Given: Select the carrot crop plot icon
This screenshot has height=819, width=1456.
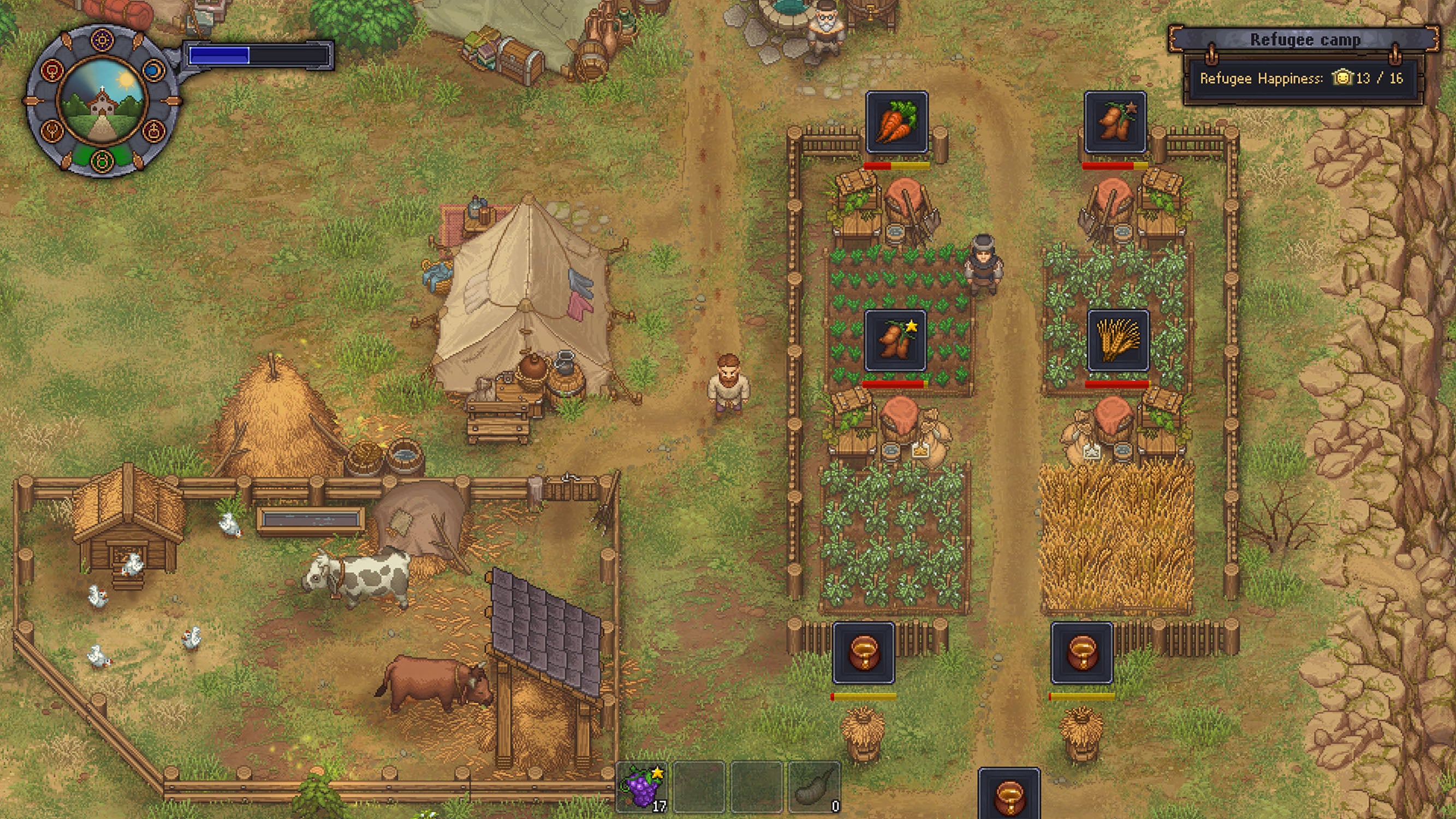Looking at the screenshot, I should coord(898,123).
